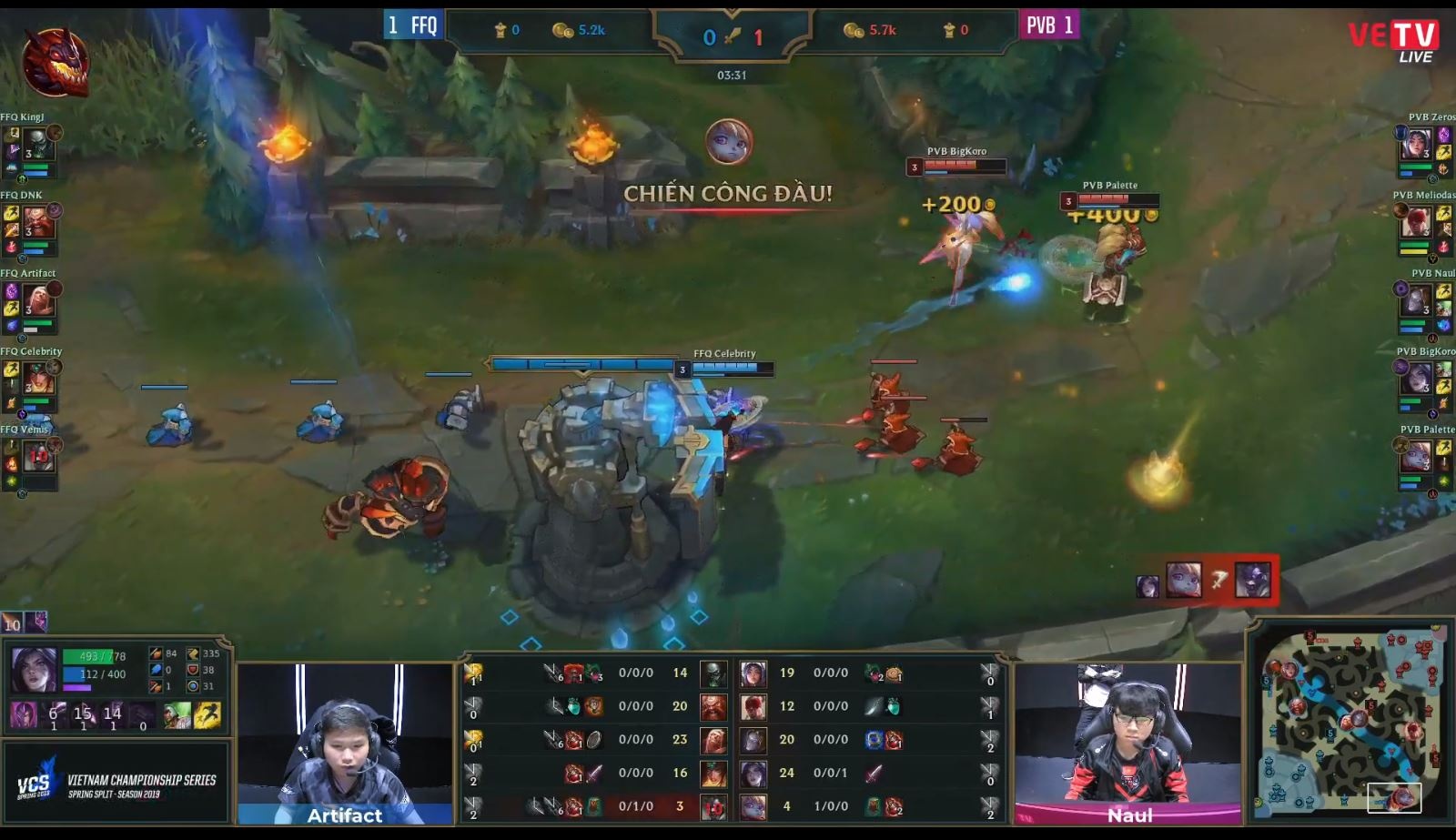
Task: Click the selected champion's large portrait
Action: click(34, 669)
